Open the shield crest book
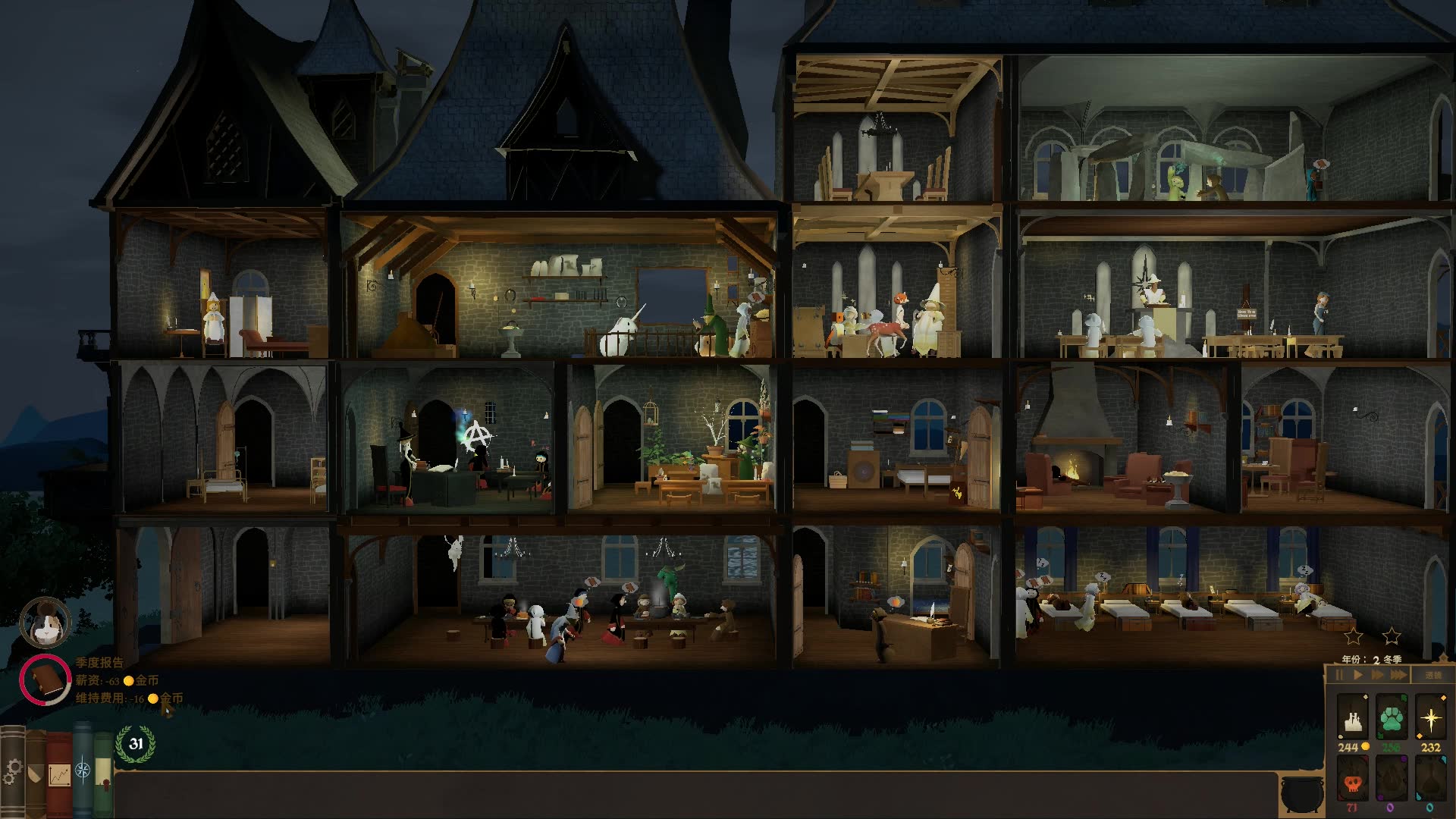This screenshot has width=1456, height=819. point(36,773)
